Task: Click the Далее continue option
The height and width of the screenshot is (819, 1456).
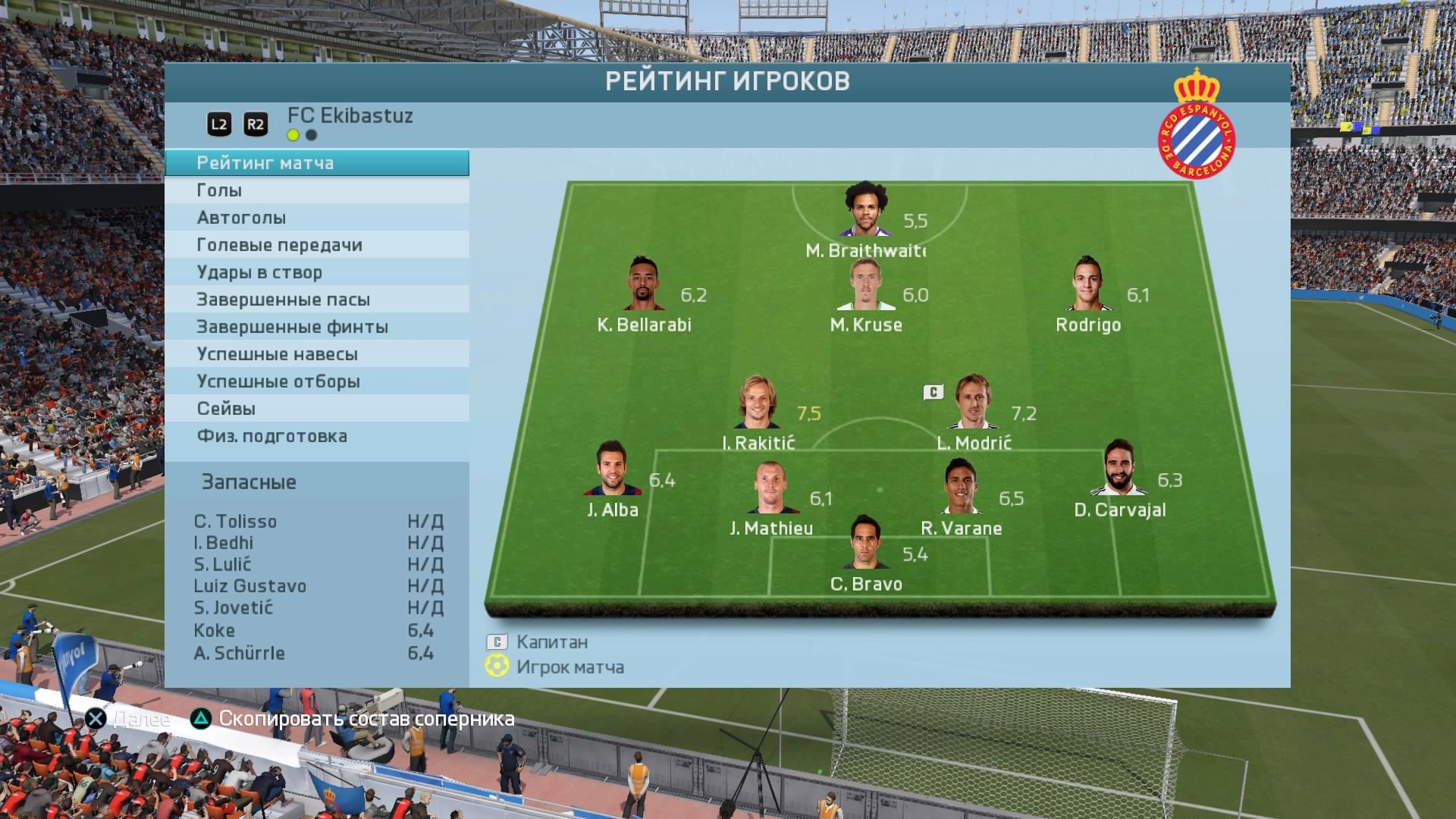Action: [x=127, y=719]
